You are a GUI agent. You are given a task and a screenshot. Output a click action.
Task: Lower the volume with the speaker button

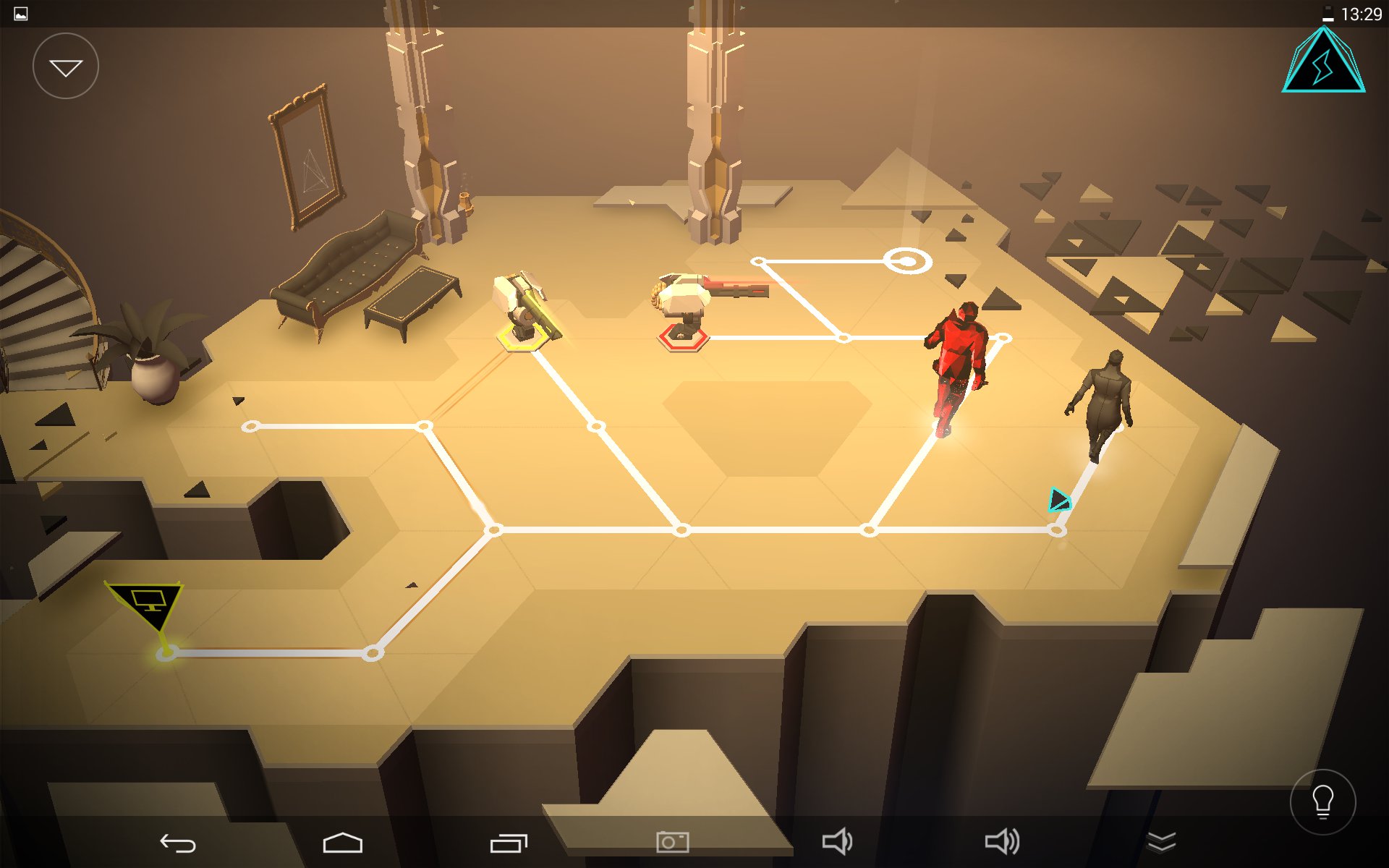point(837,842)
